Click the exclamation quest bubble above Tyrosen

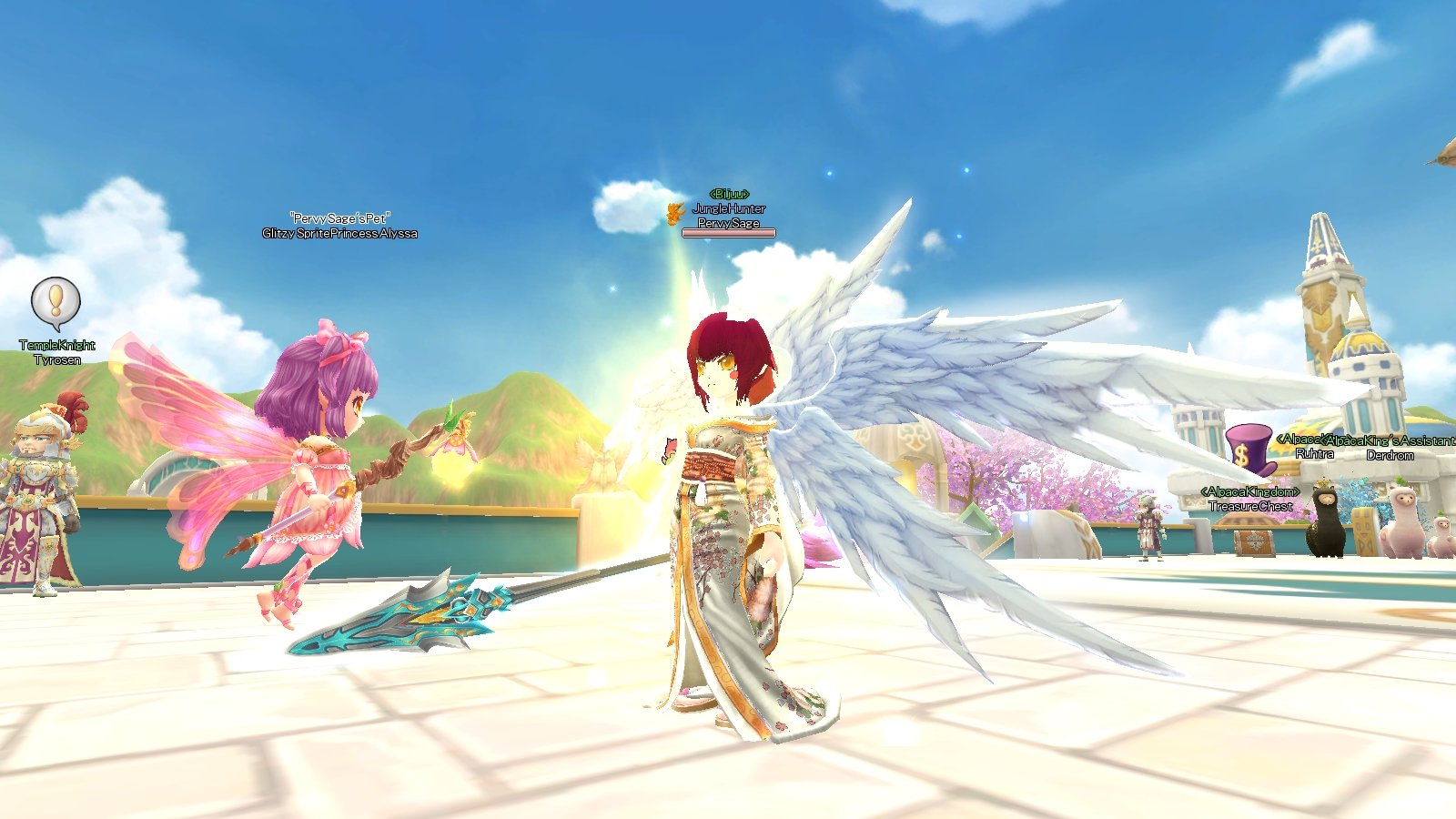coord(56,301)
